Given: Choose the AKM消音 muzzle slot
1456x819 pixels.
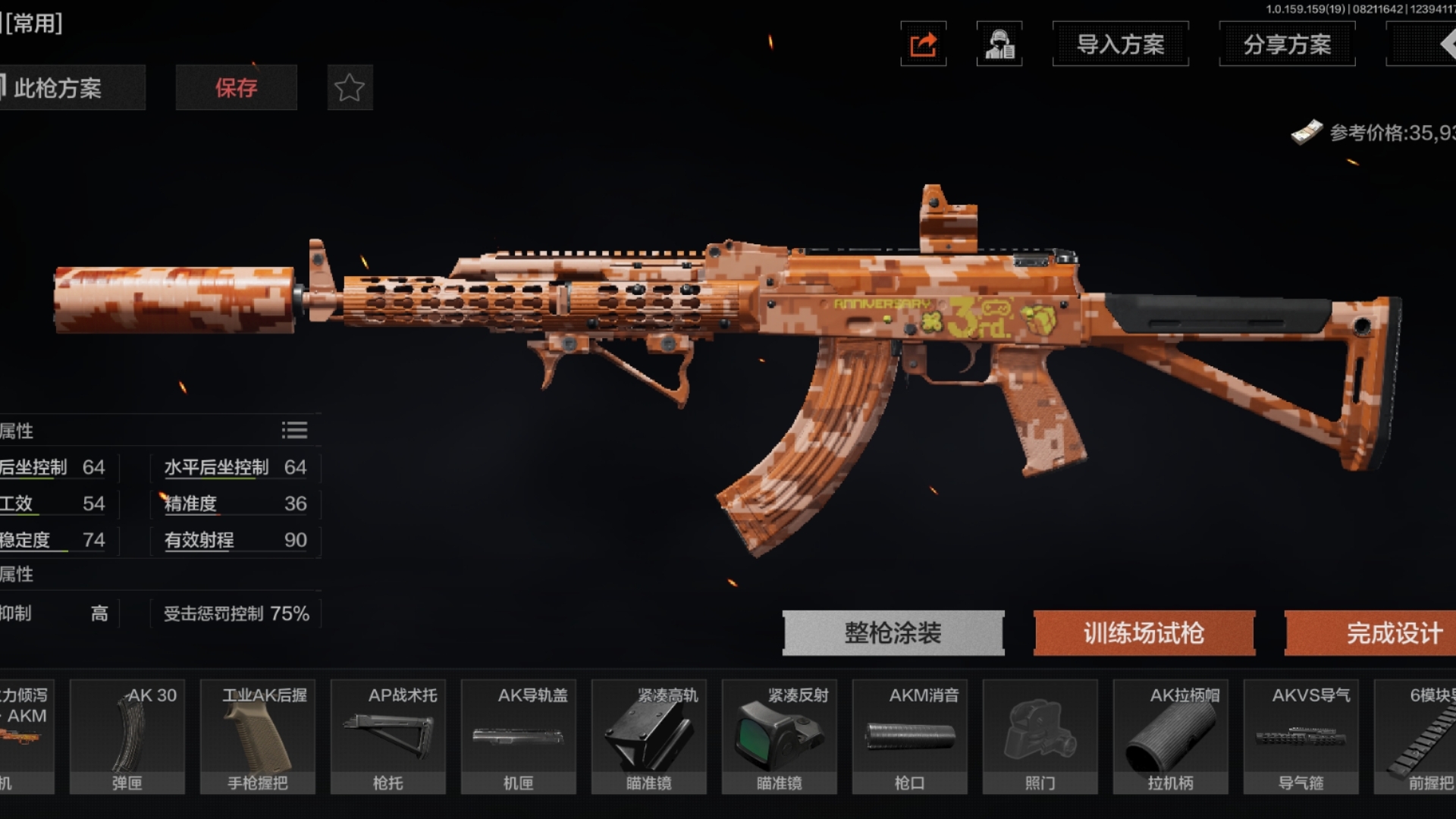Looking at the screenshot, I should pyautogui.click(x=910, y=736).
